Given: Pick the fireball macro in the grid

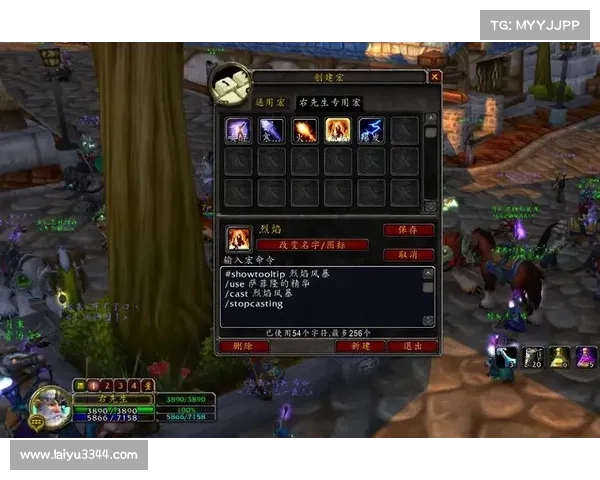Looking at the screenshot, I should (304, 130).
